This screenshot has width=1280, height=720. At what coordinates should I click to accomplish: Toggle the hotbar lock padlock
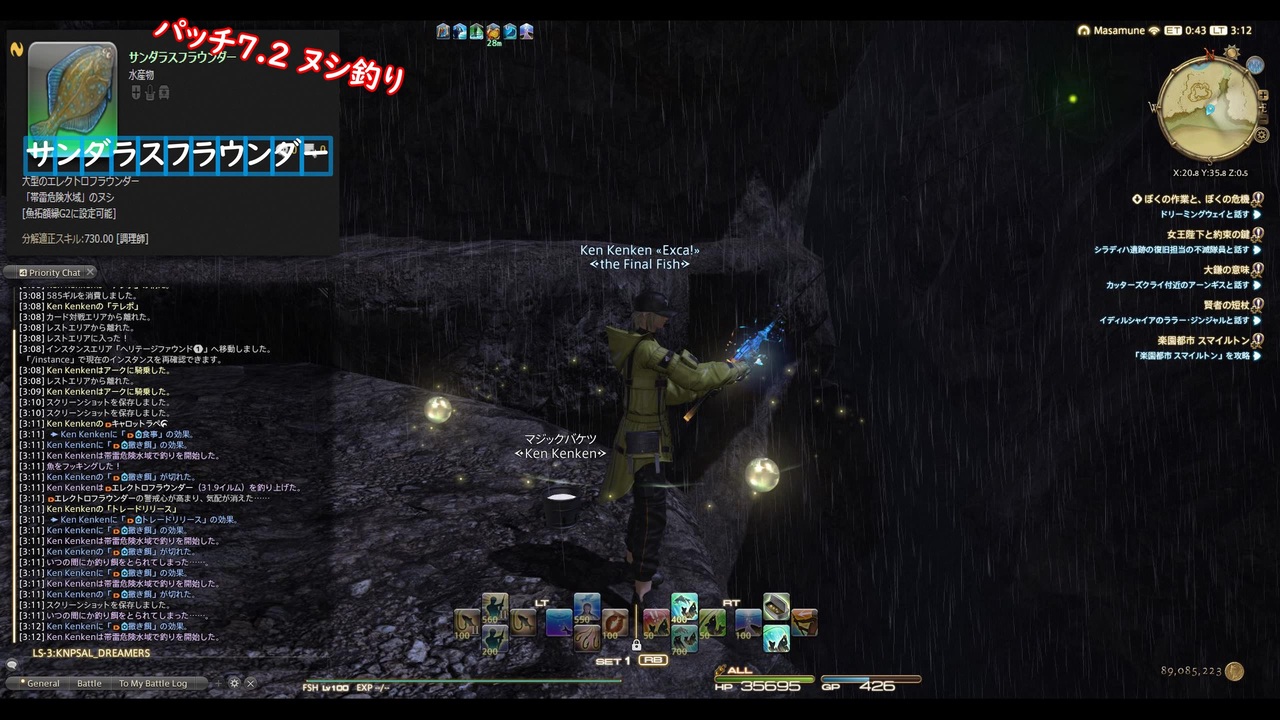click(636, 645)
